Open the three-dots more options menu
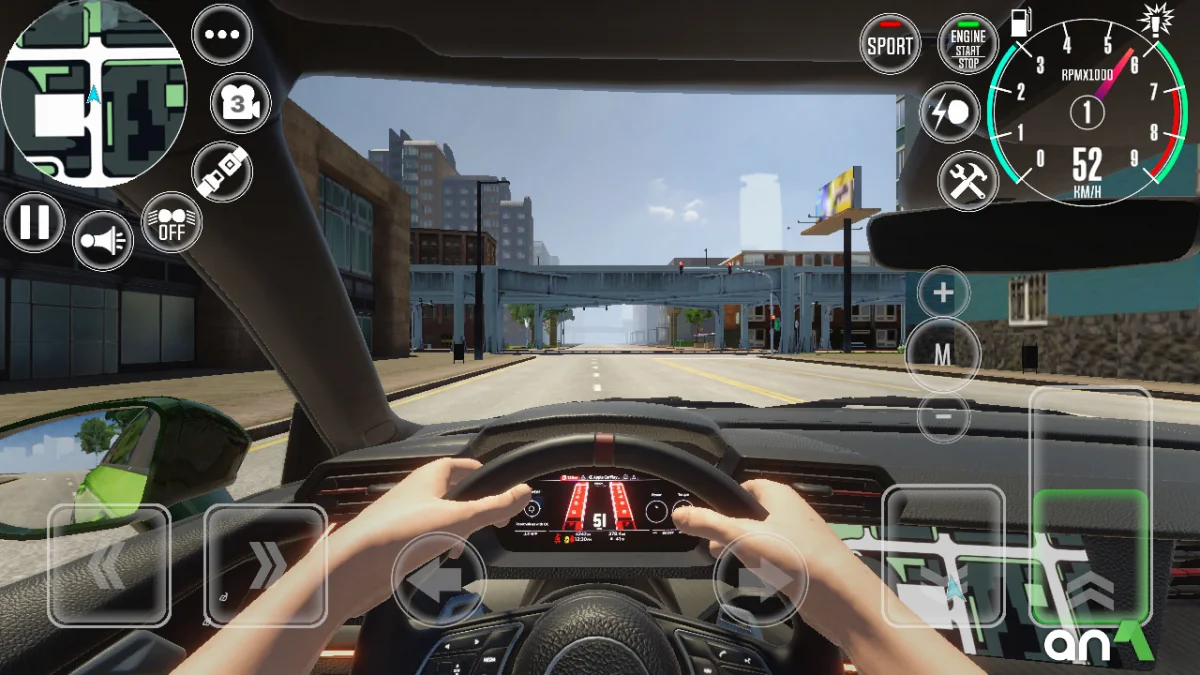 (x=222, y=34)
